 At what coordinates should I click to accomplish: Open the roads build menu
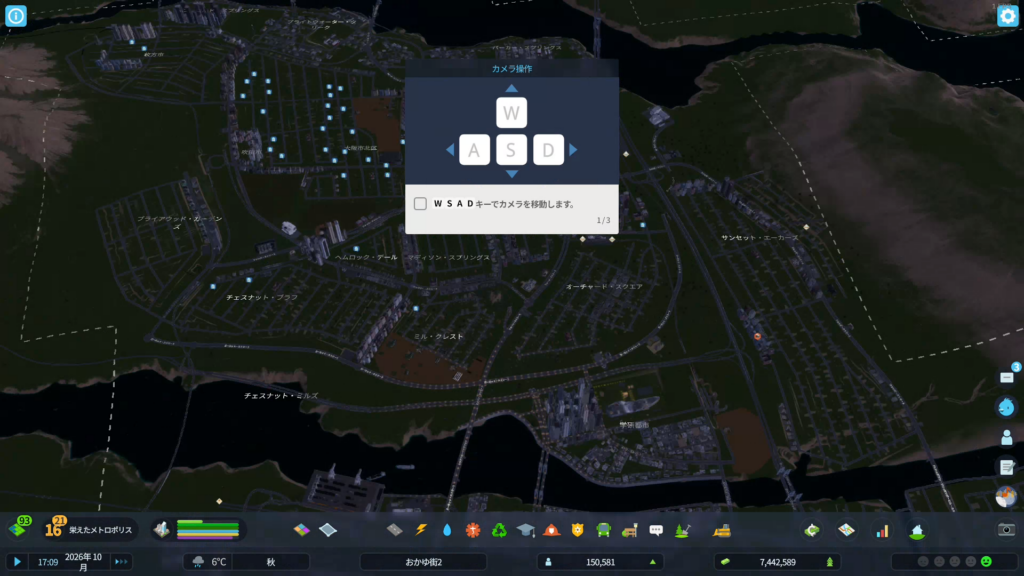[394, 529]
